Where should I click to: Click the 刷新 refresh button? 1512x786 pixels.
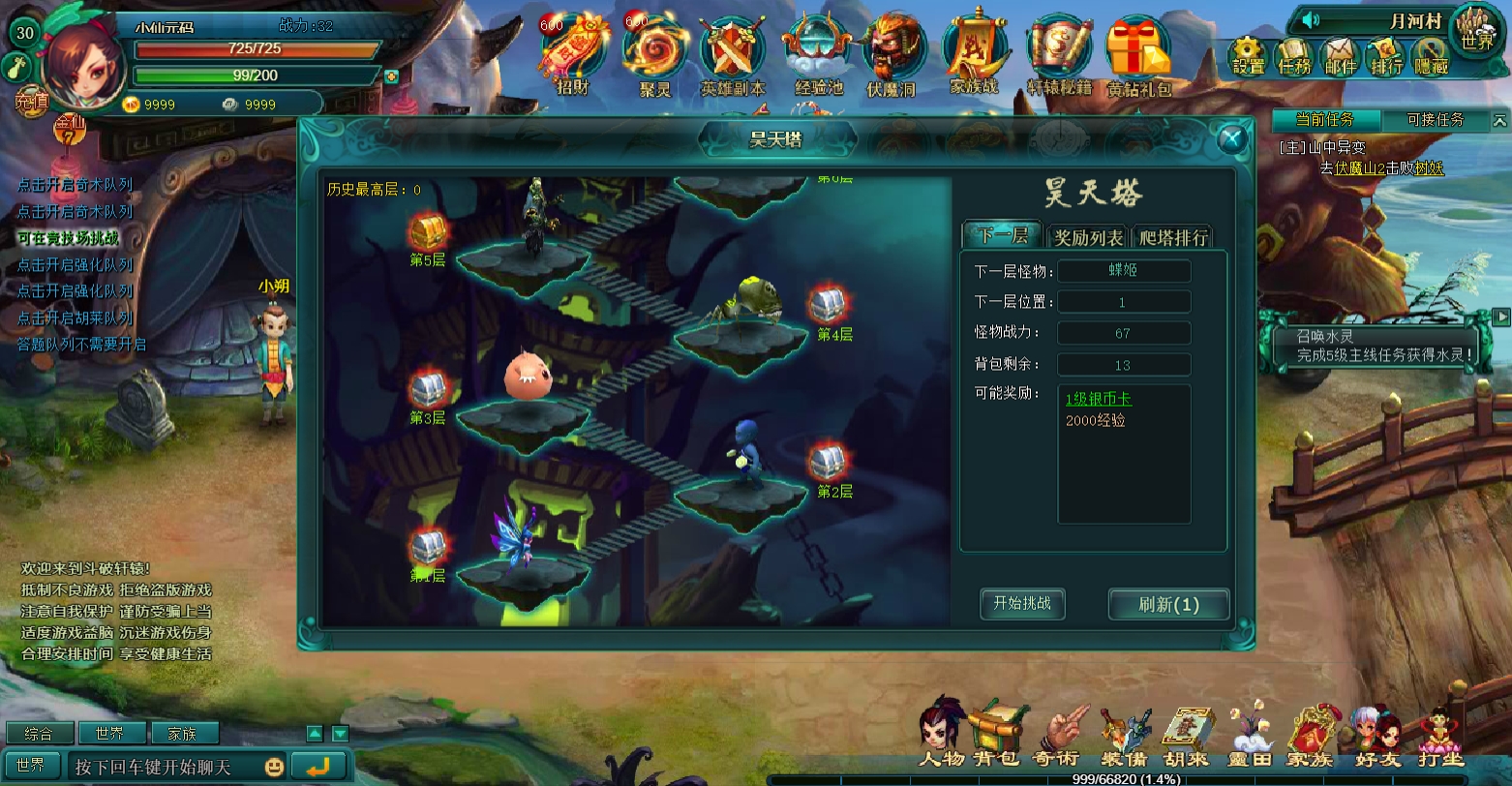[1167, 604]
